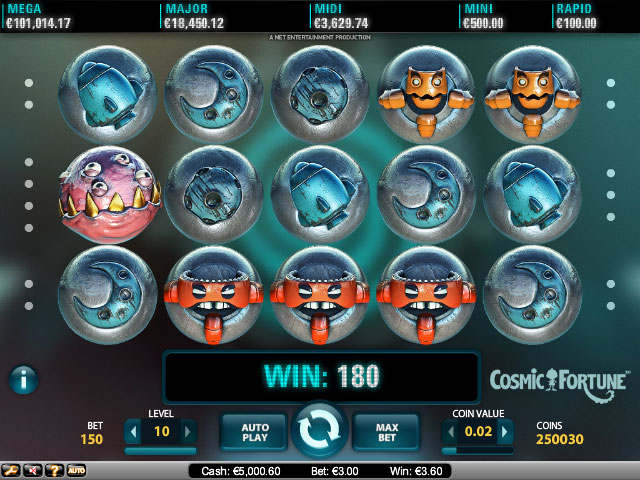Raise the coin value
The image size is (640, 480).
(506, 432)
